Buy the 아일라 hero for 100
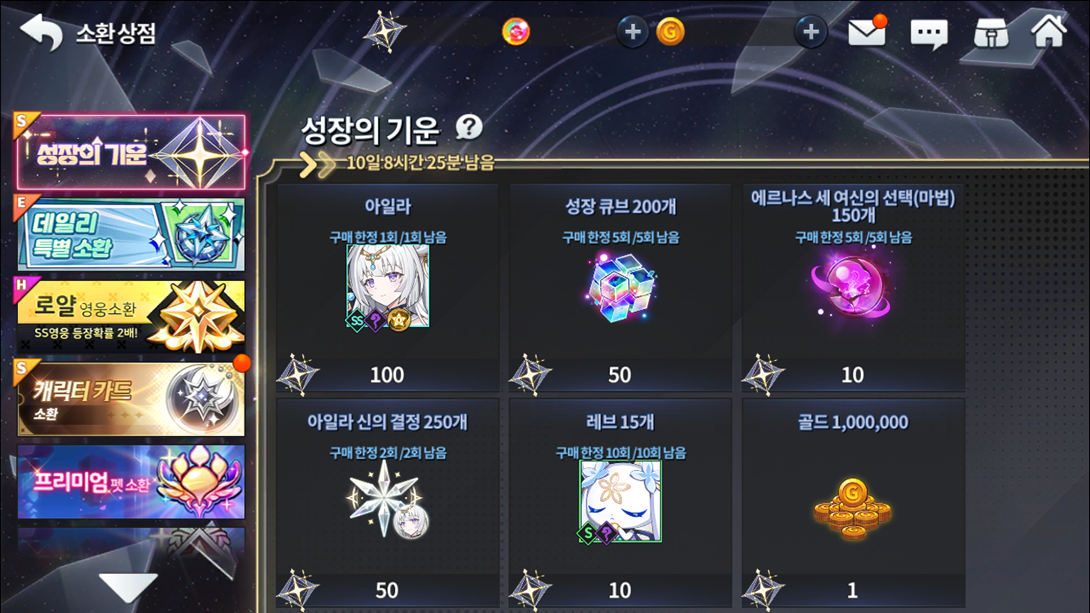 [387, 287]
